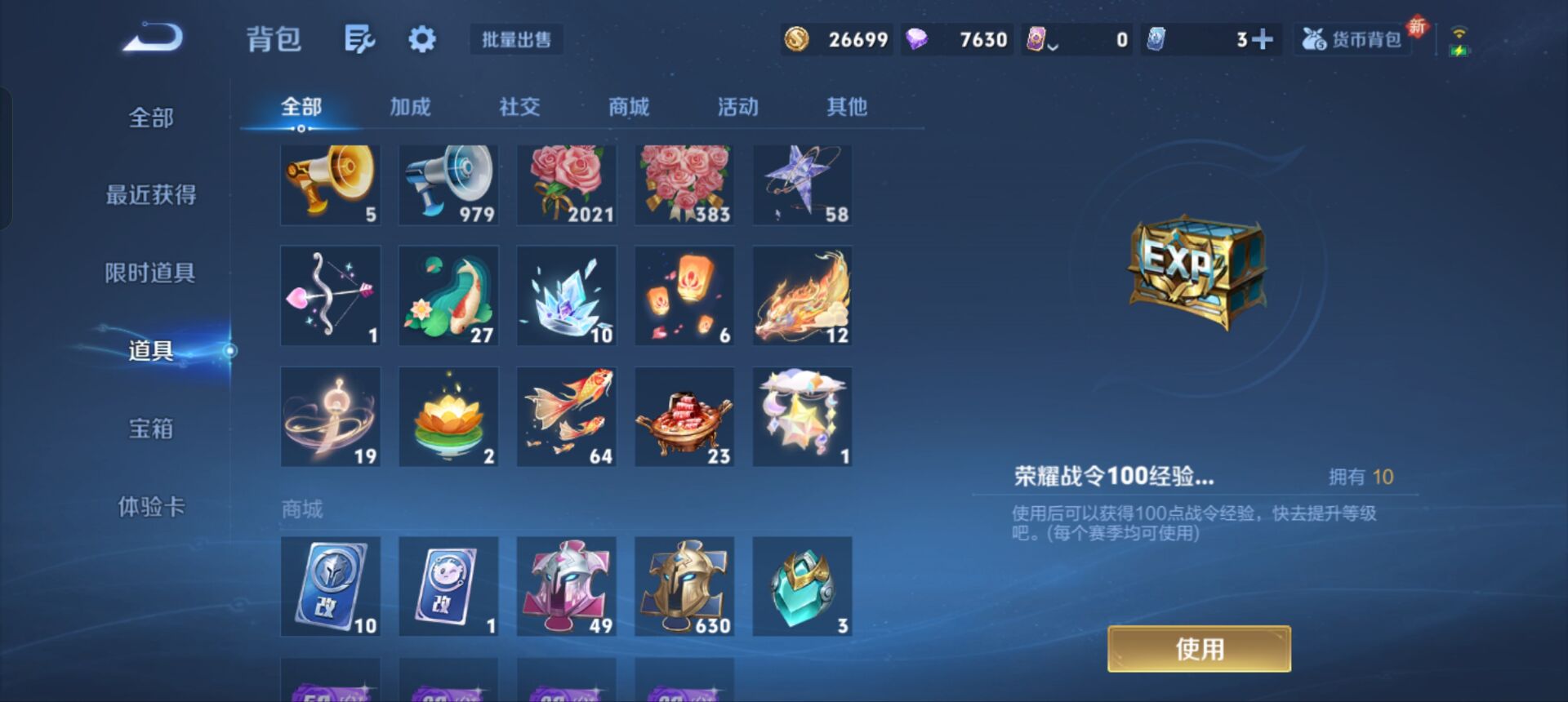Screen dimensions: 1568x702
Task: Open the settings gear at the top
Action: click(421, 38)
